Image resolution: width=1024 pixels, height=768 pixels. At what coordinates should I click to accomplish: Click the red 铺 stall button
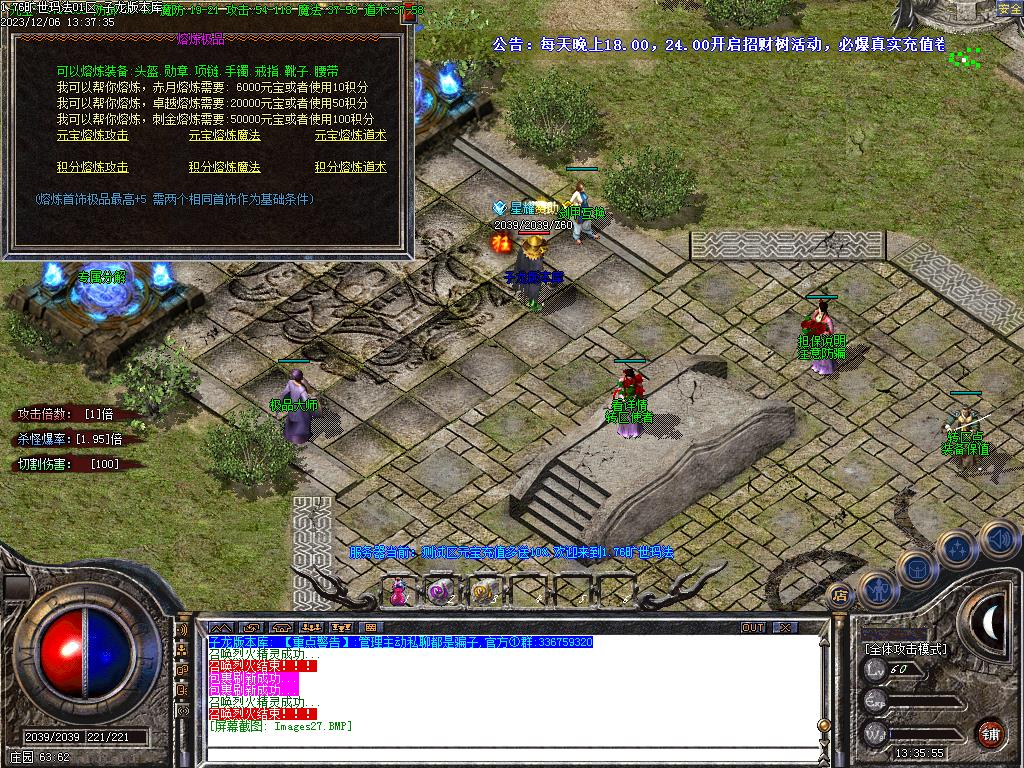coord(991,732)
